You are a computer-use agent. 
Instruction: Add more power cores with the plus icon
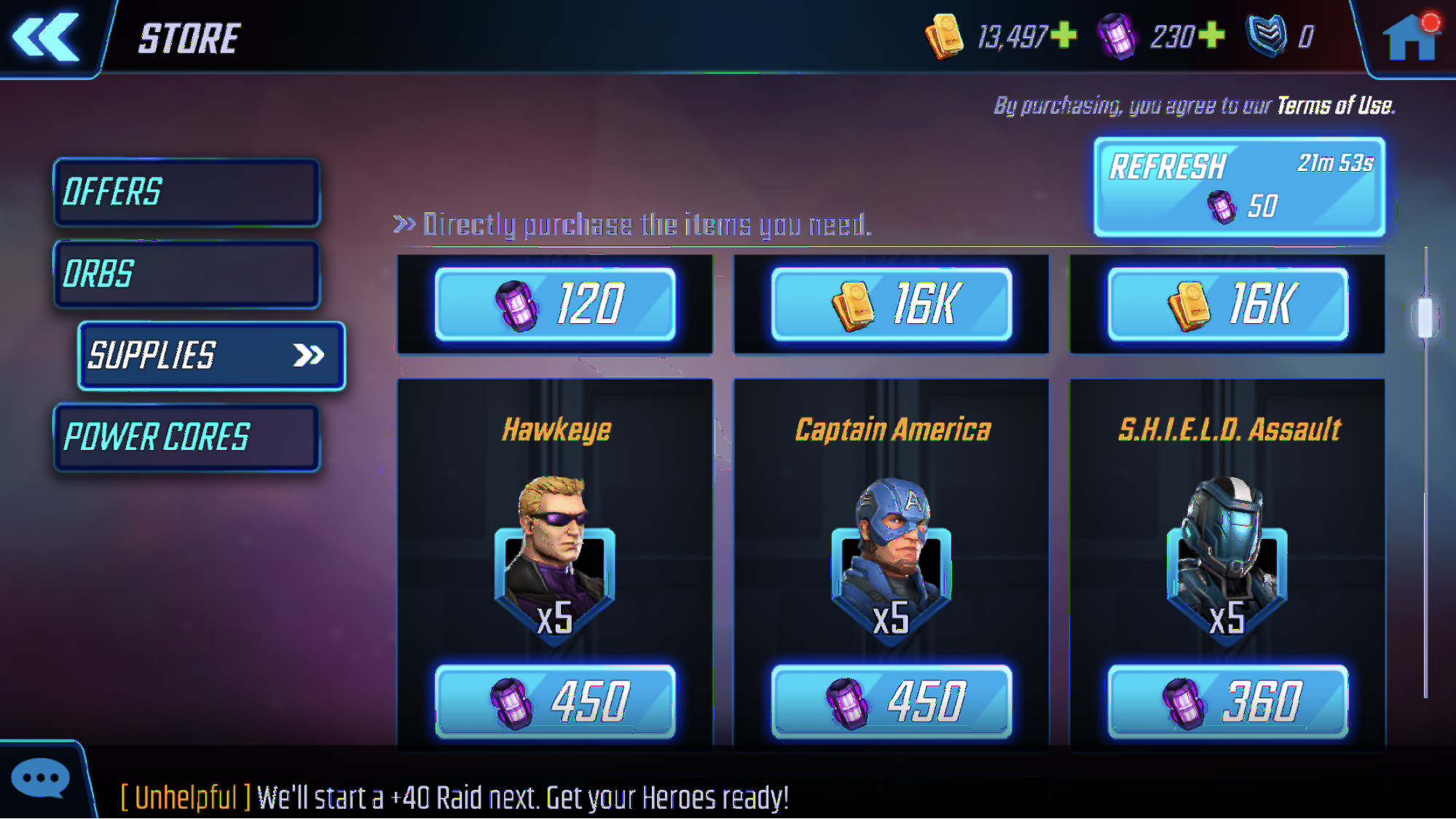(1212, 35)
